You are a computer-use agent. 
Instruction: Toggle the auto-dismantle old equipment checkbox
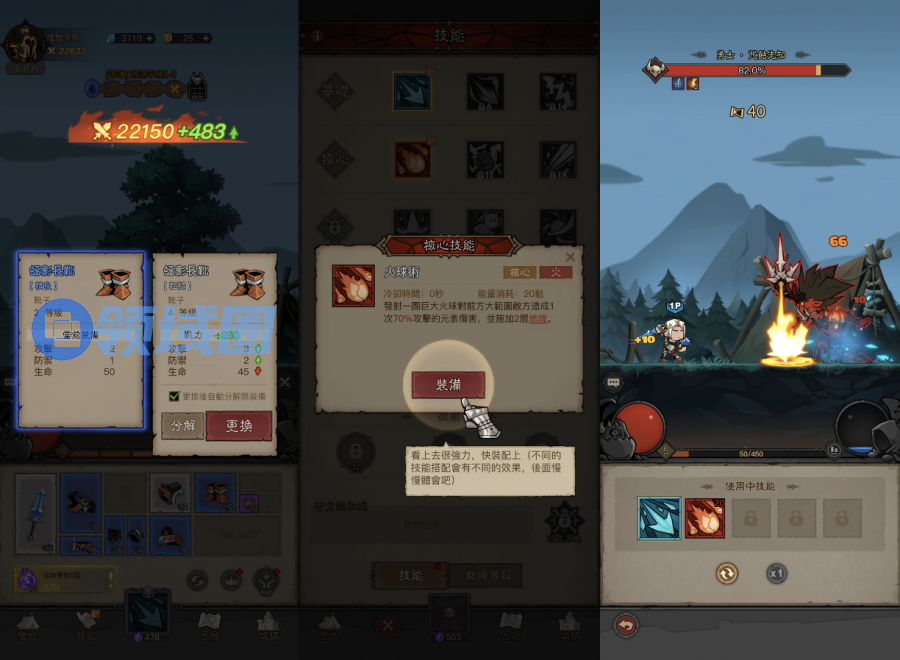pos(174,396)
